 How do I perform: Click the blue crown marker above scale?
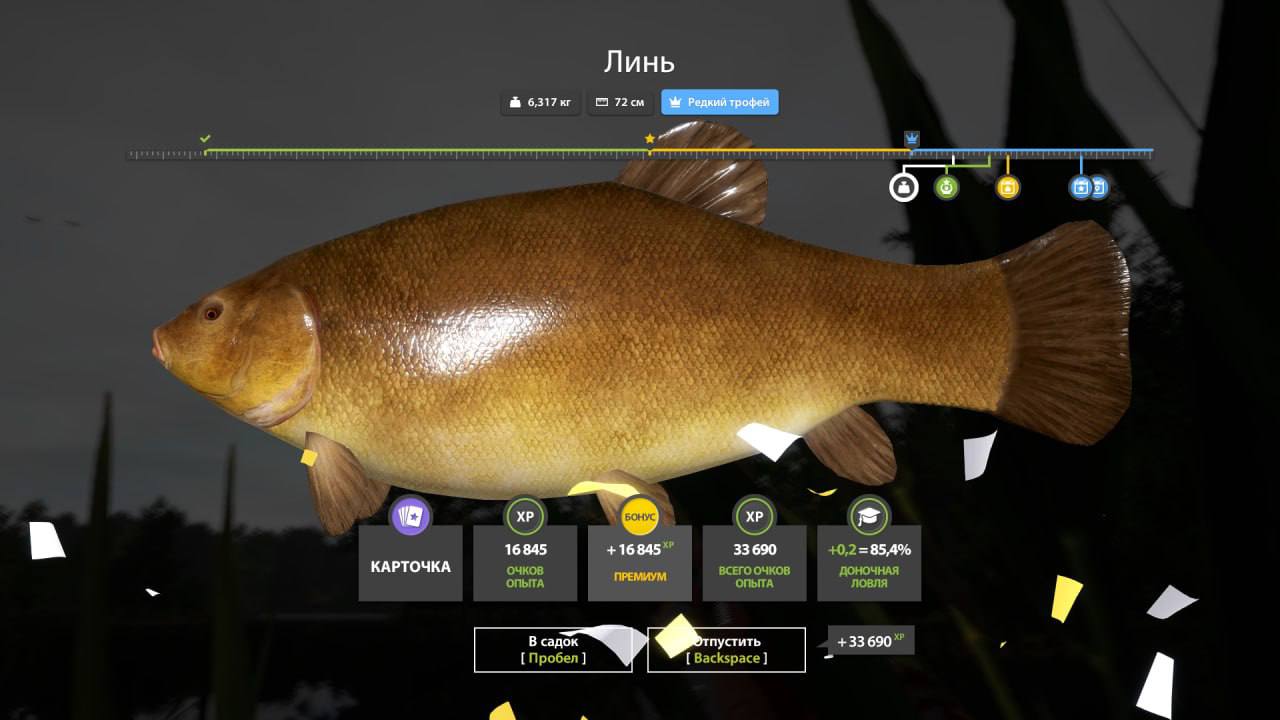(912, 138)
